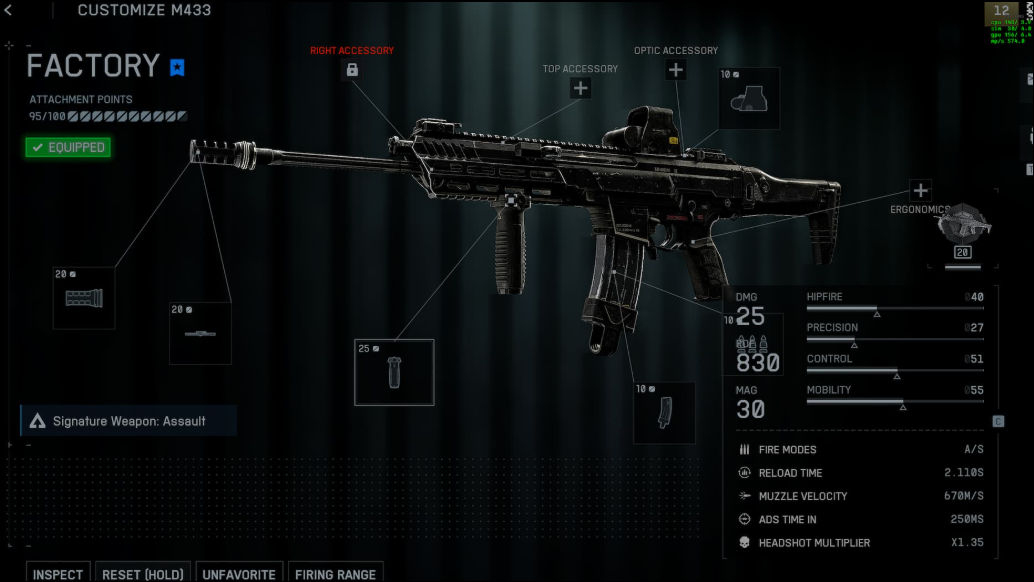The image size is (1034, 582).
Task: Add a Top Accessory attachment
Action: click(x=580, y=88)
